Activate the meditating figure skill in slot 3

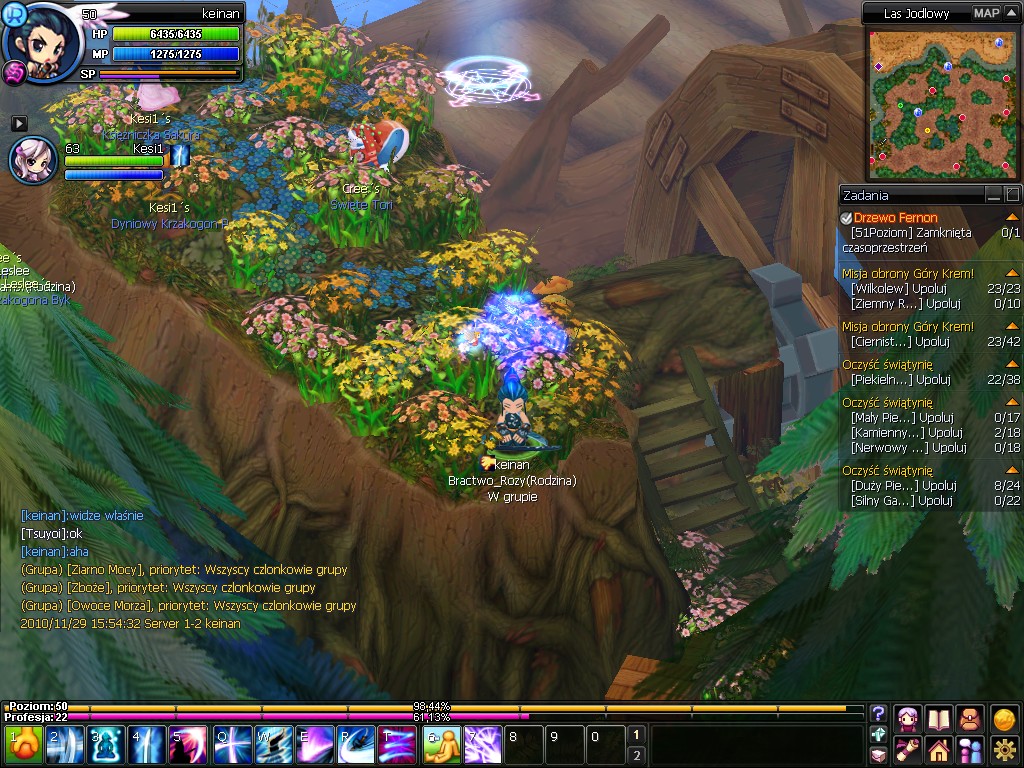[107, 745]
